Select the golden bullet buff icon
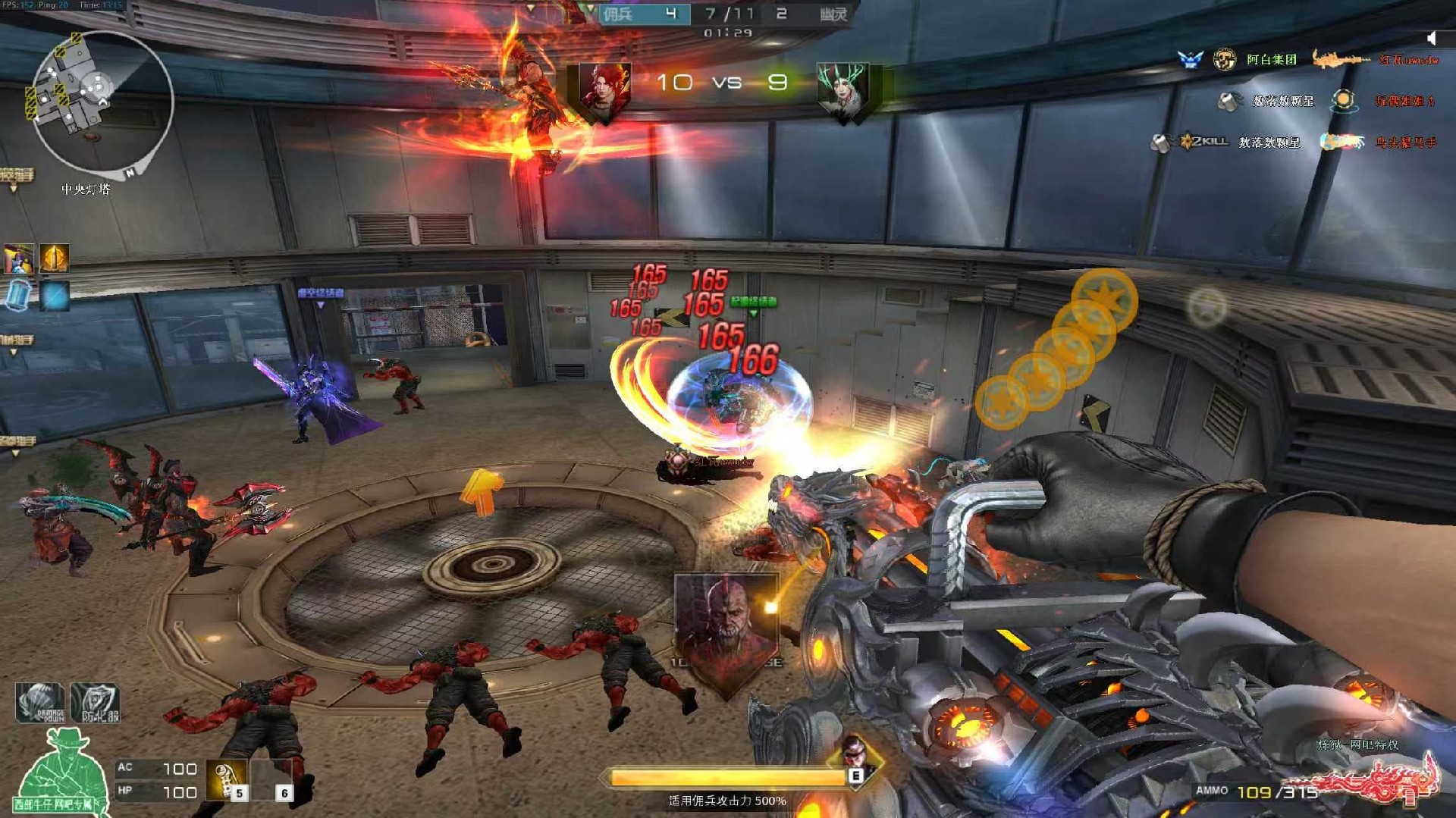The width and height of the screenshot is (1456, 818). [x=55, y=259]
